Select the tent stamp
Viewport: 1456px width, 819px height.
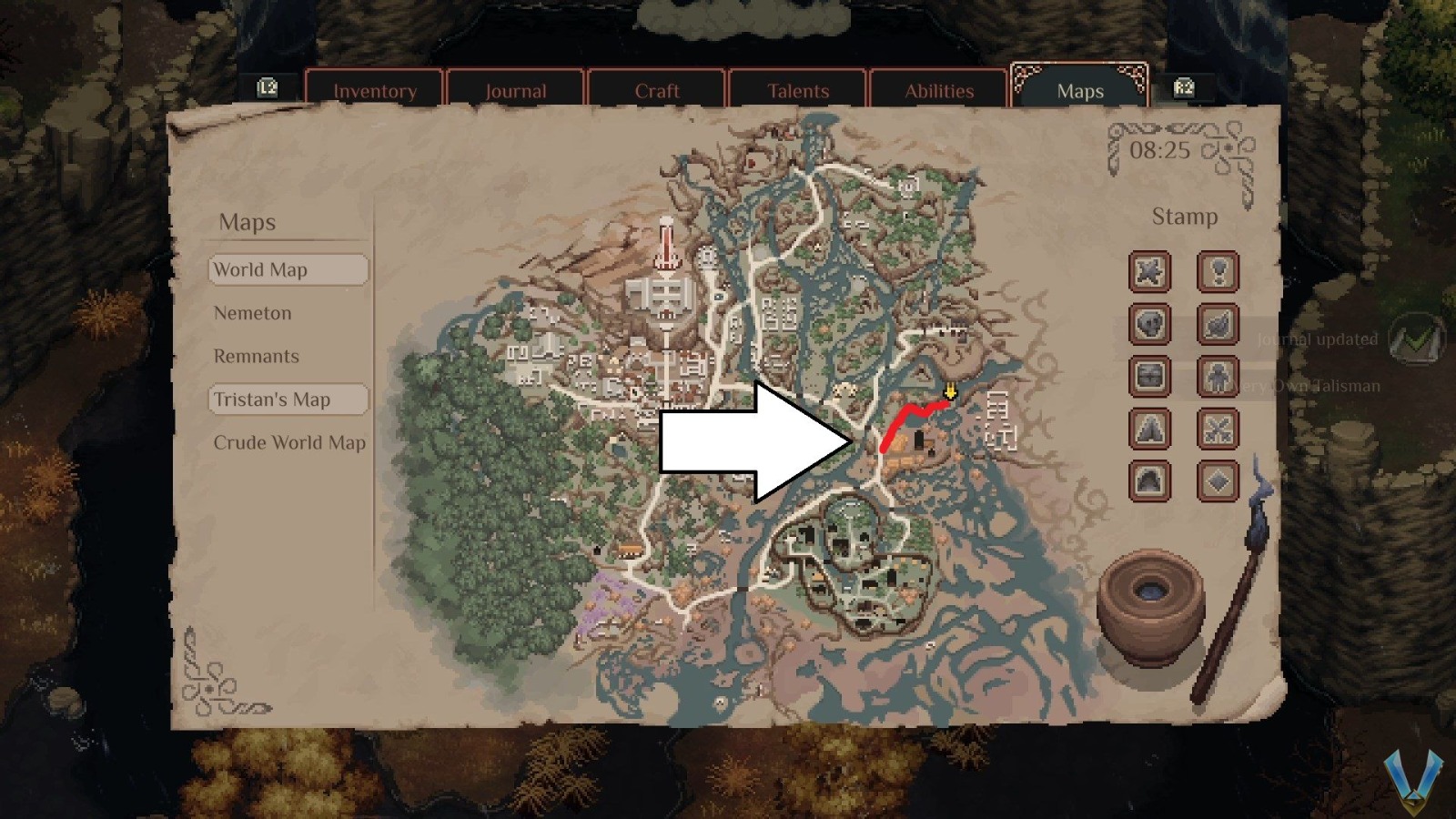[1148, 430]
